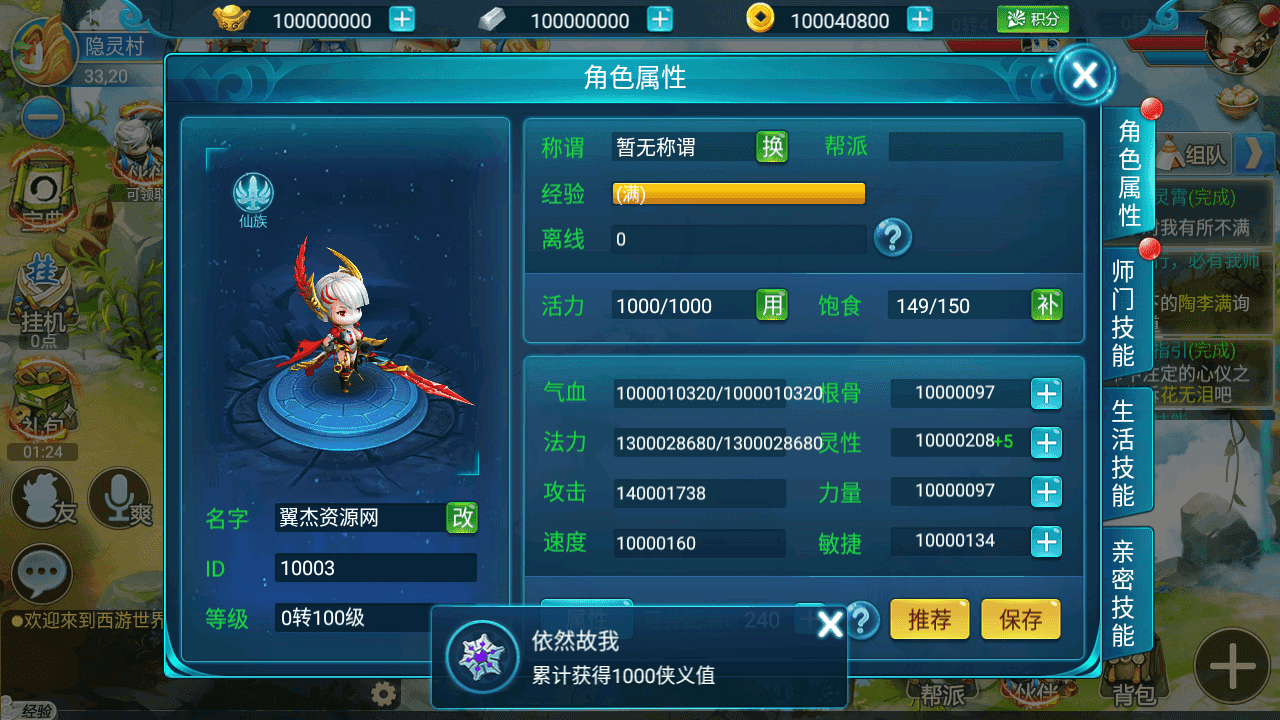1280x720 pixels.
Task: Add more gold coins
Action: 920,20
